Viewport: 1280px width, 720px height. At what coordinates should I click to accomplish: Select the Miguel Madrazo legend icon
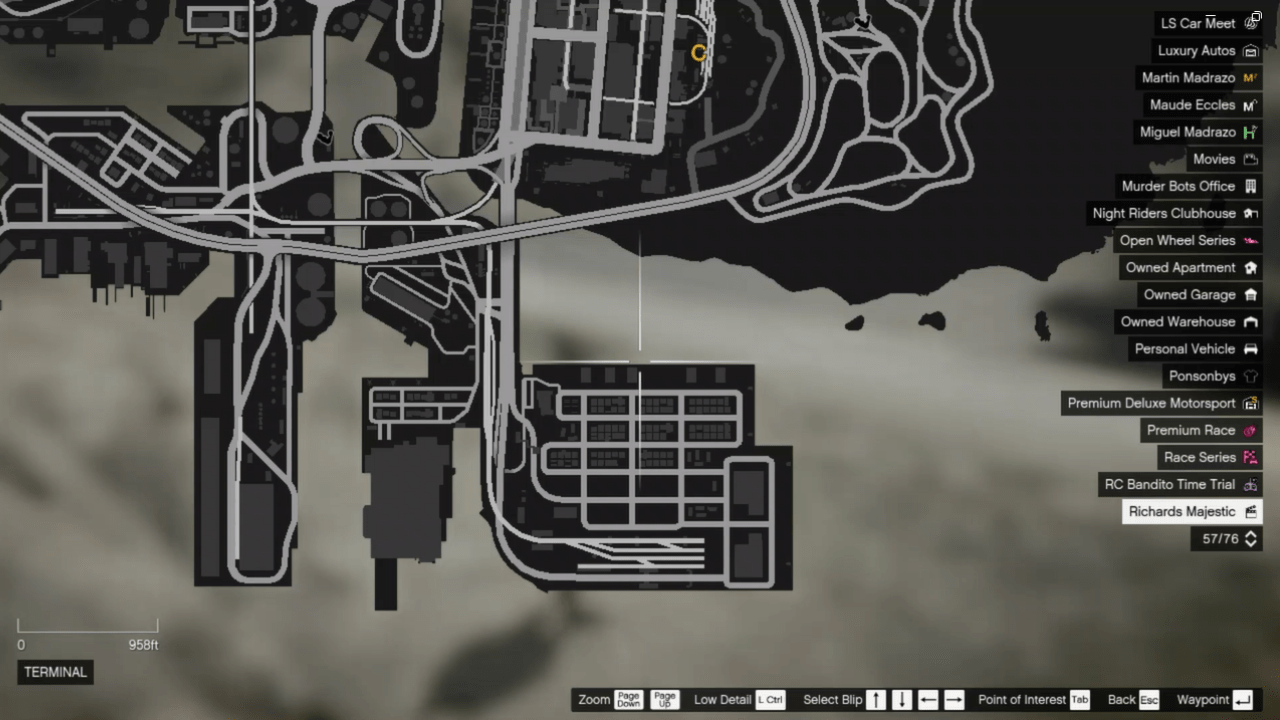1249,132
